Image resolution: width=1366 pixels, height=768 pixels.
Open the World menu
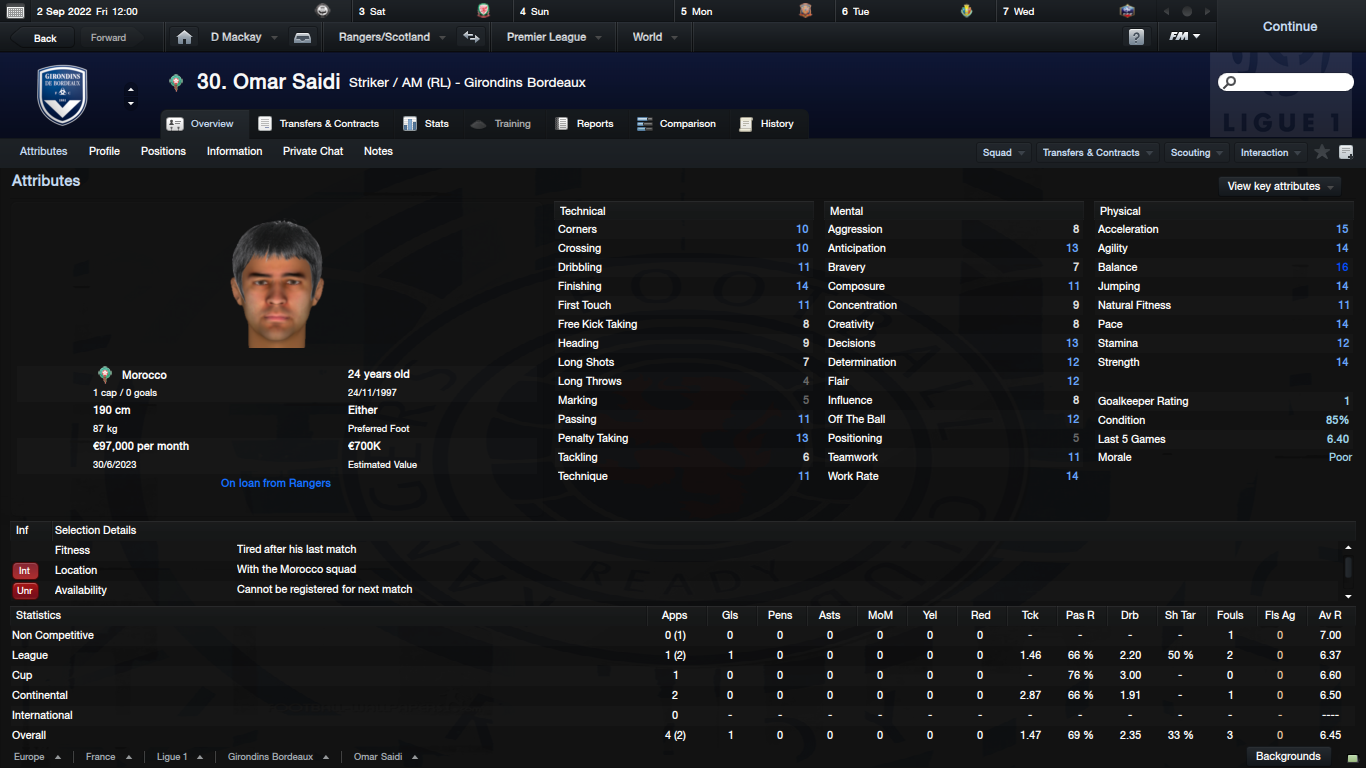tap(654, 37)
